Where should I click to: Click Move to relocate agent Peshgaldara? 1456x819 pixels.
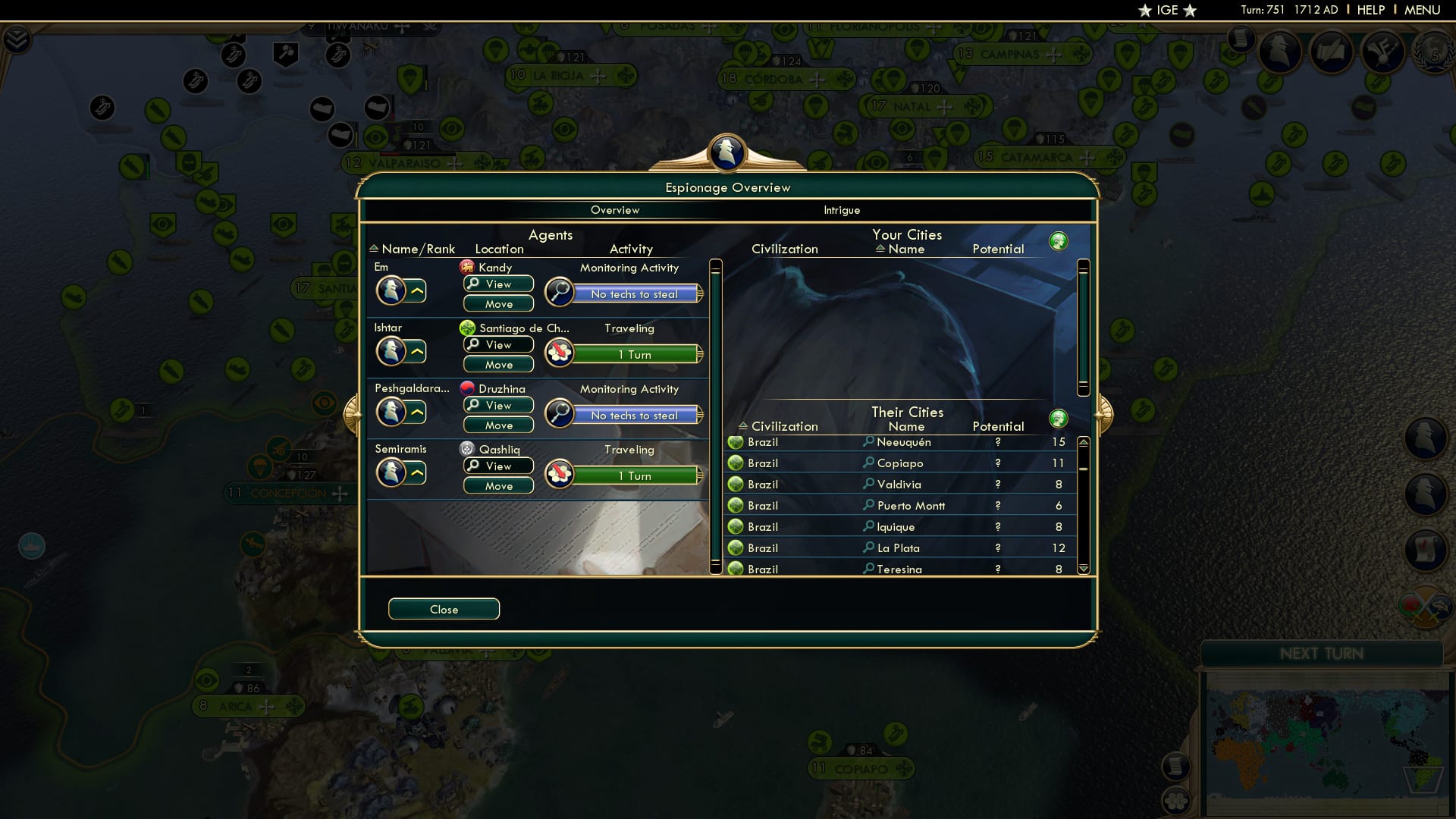coord(497,425)
